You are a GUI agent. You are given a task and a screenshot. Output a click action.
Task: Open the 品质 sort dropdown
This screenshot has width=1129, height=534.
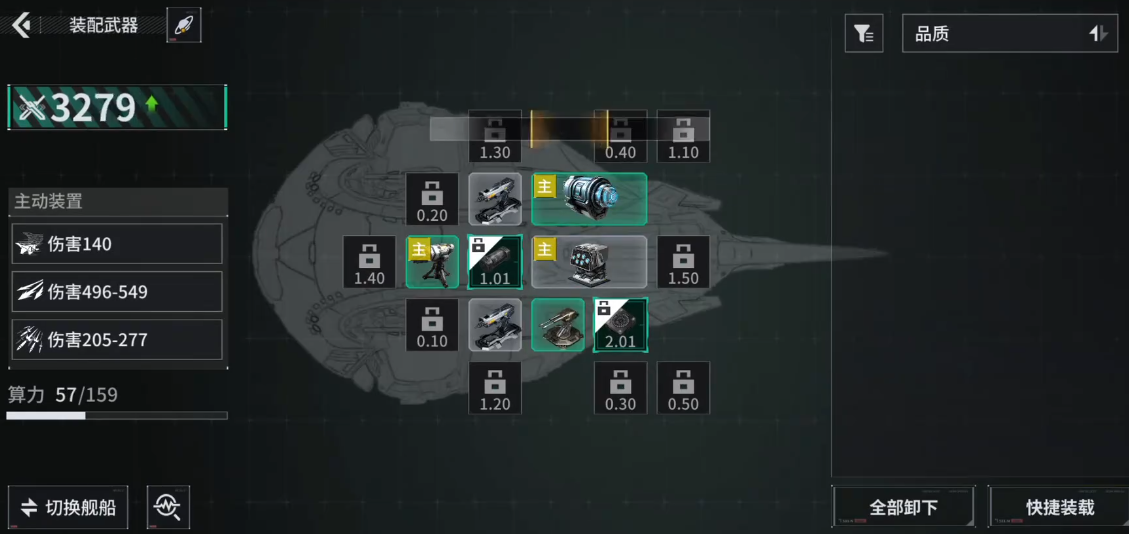click(x=1009, y=34)
